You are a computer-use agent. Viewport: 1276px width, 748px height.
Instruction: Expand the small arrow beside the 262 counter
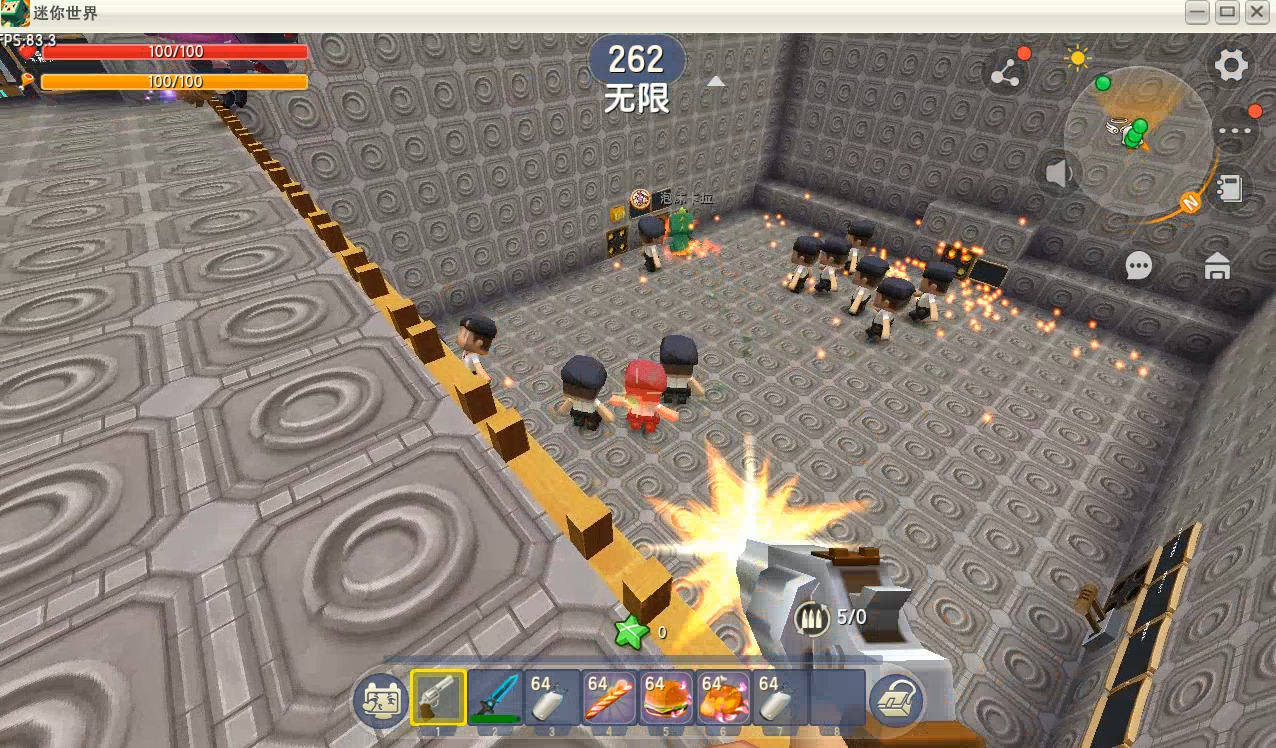tap(716, 82)
